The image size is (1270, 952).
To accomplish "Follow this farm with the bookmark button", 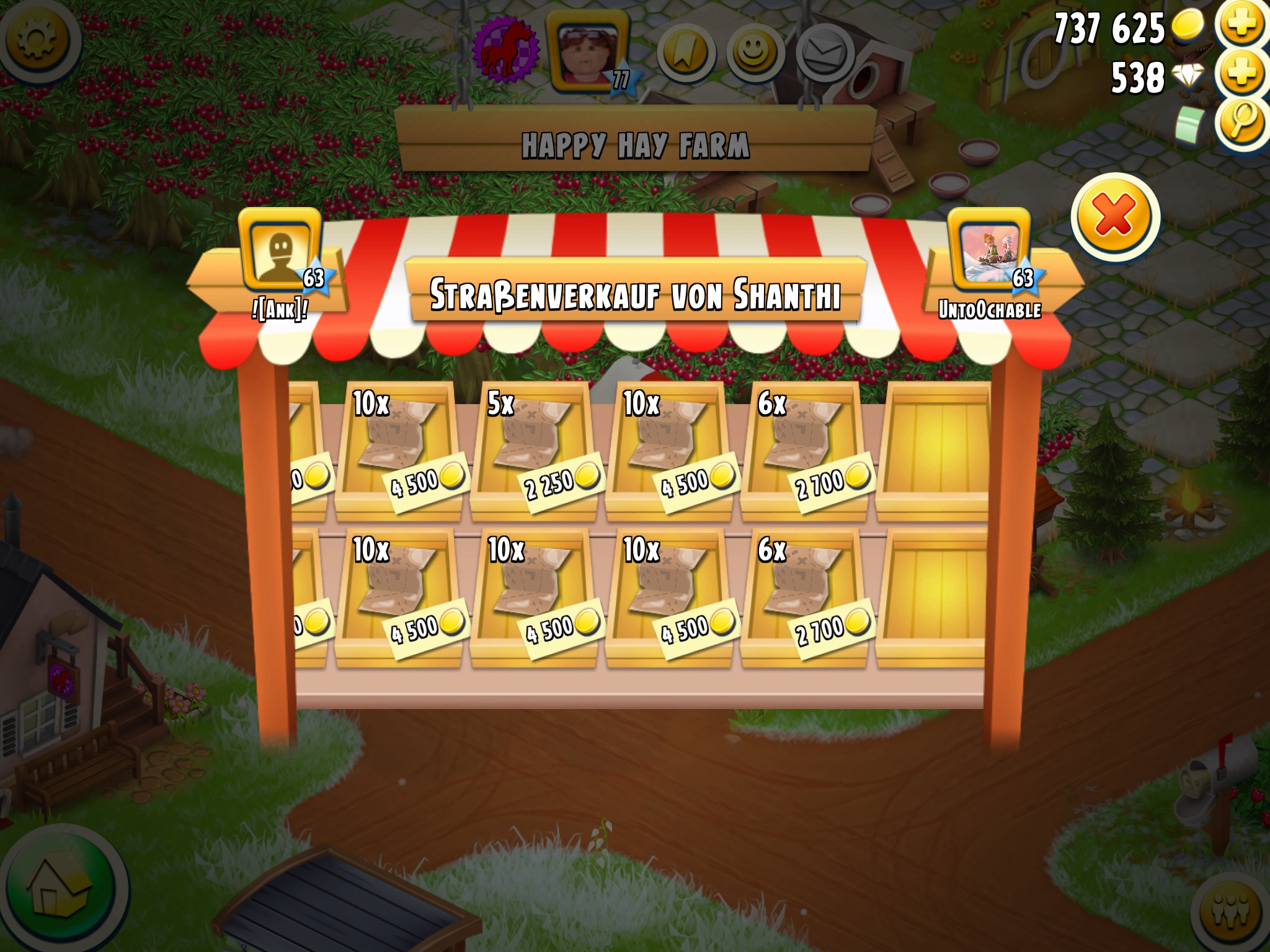I will pos(685,53).
